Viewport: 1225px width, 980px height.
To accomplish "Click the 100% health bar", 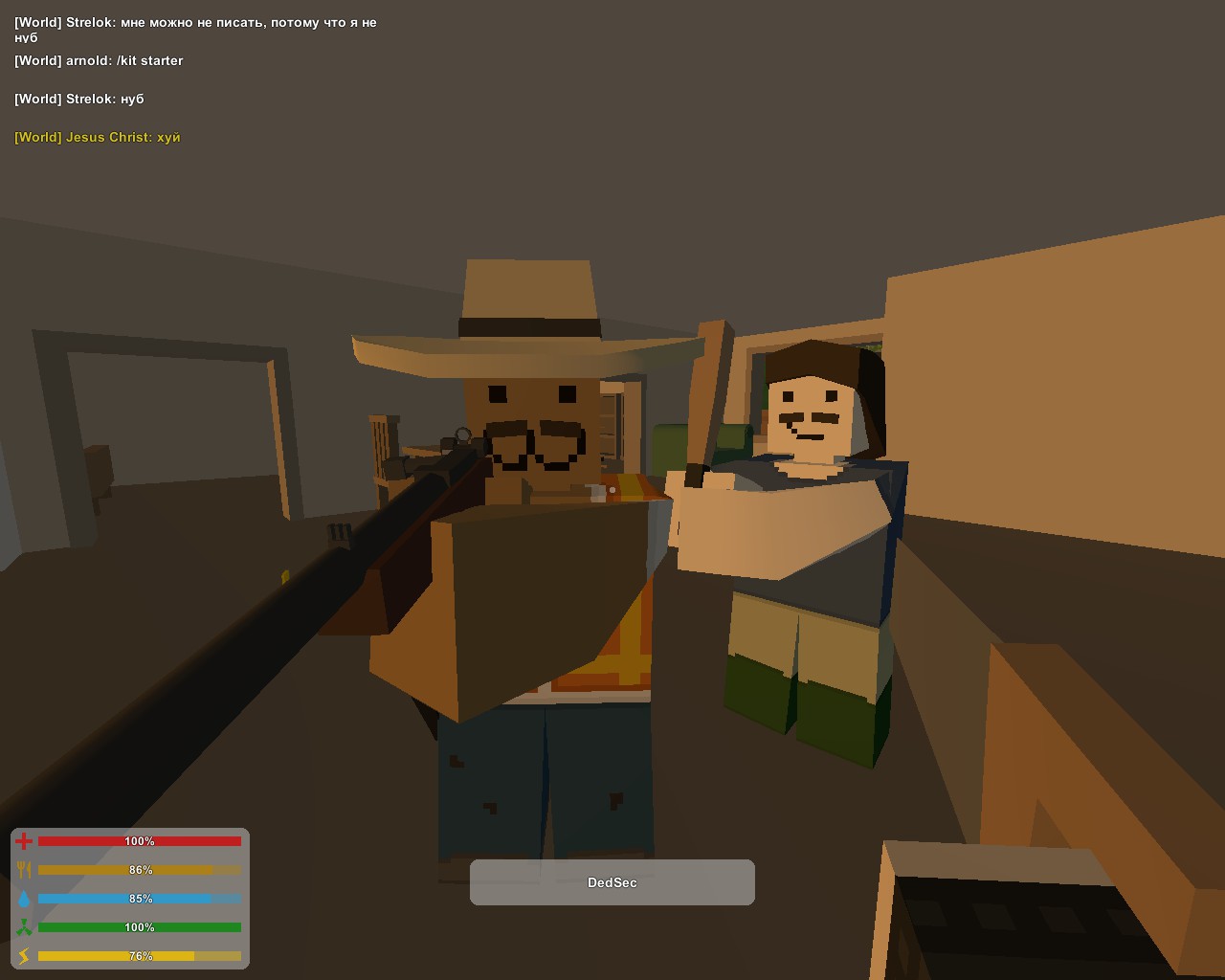I will click(x=139, y=840).
